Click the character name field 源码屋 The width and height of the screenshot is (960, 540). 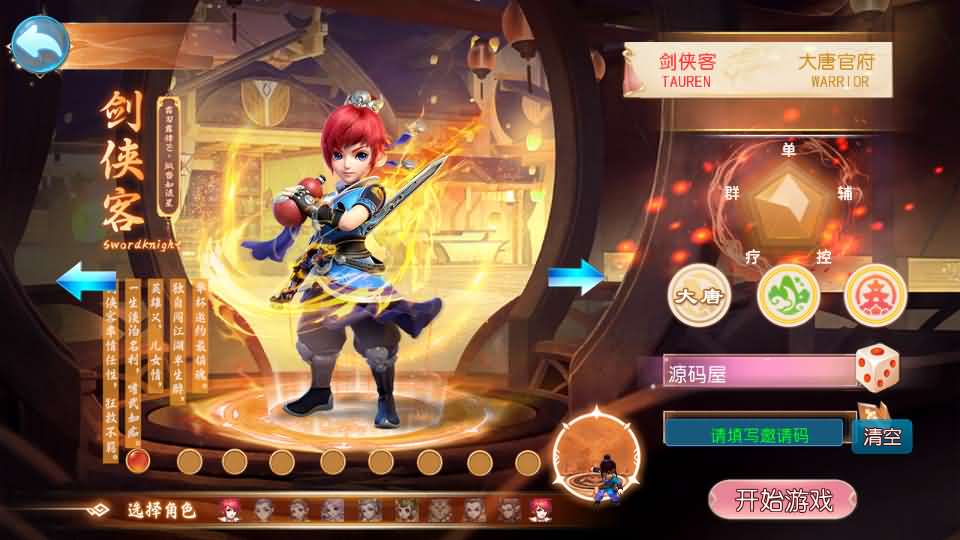(x=758, y=374)
